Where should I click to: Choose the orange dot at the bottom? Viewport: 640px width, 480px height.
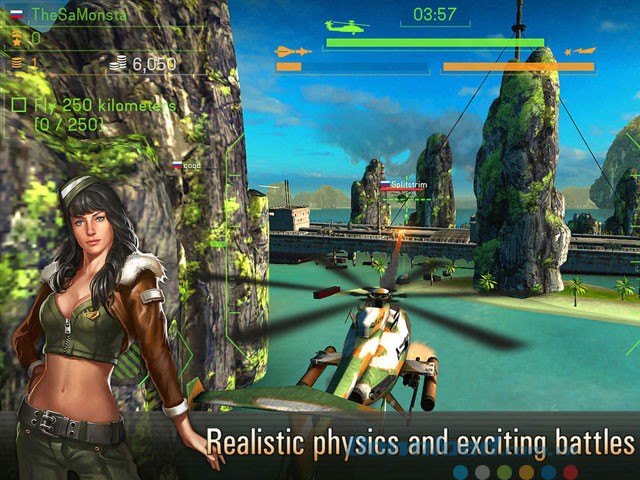(527, 471)
